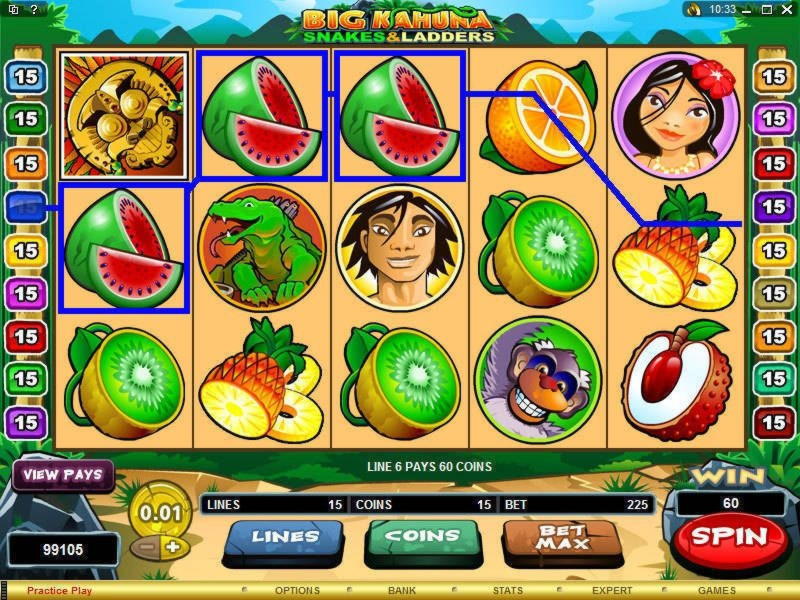Click the blue LINES button
Image resolution: width=800 pixels, height=600 pixels.
tap(283, 536)
